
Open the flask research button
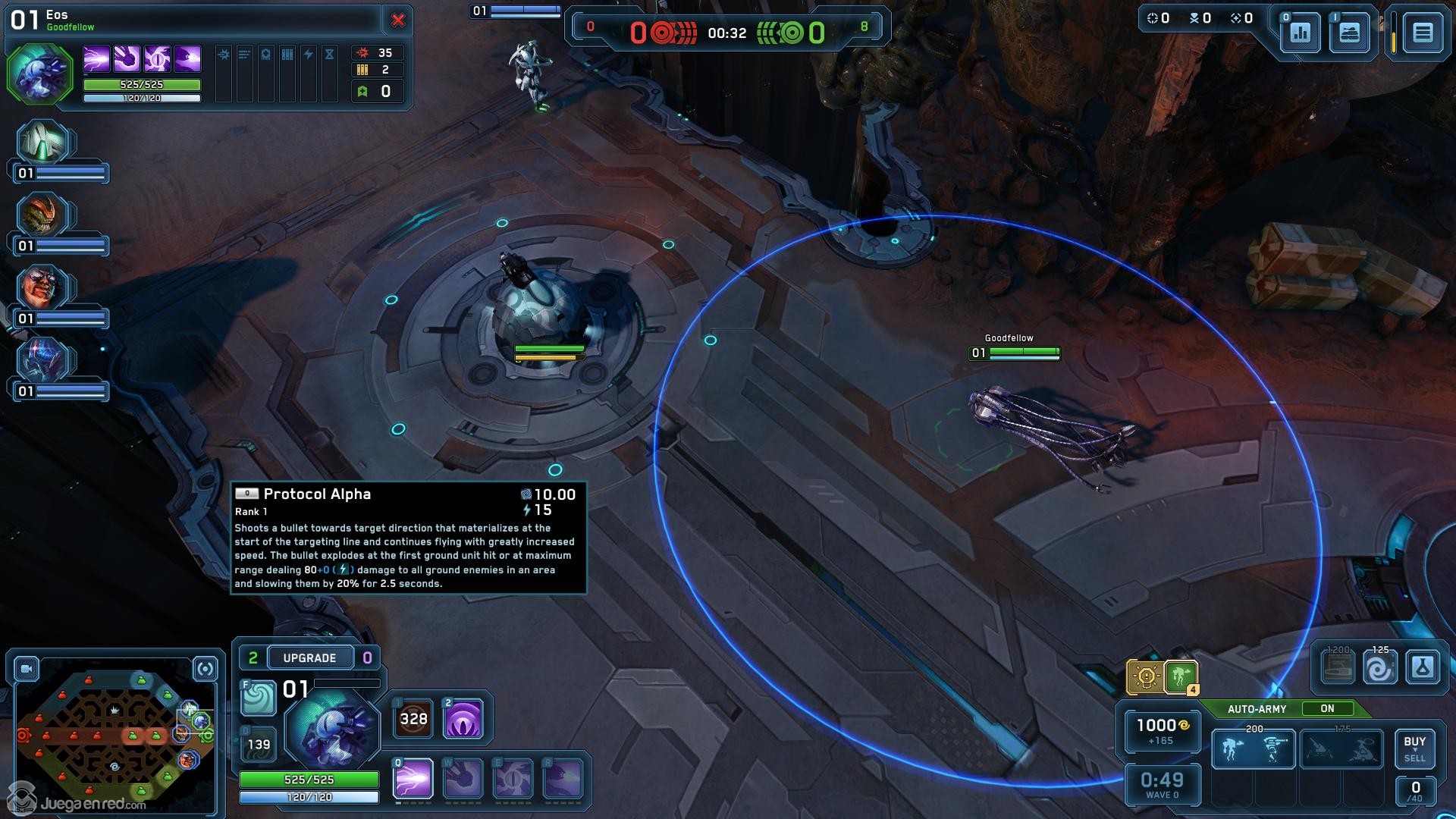(x=1422, y=668)
